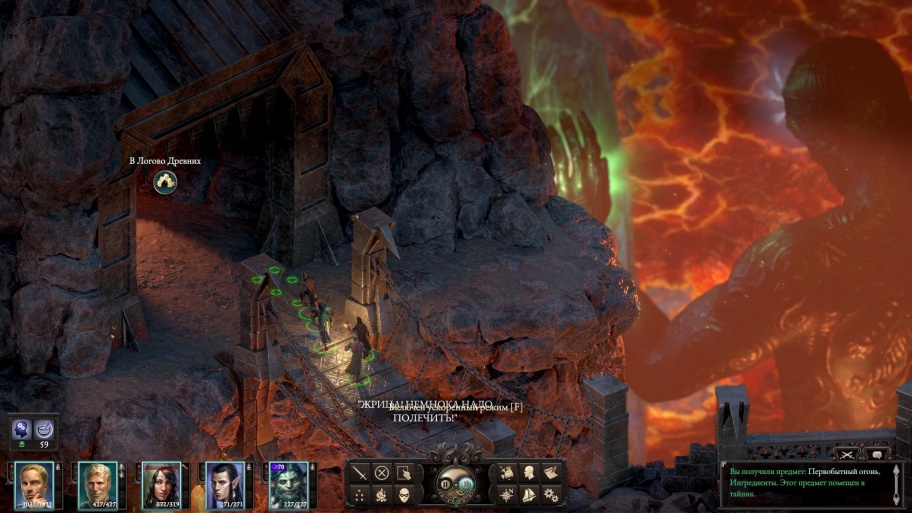Toggle fast mode with the teal arrows button
912x513 pixels.
[466, 484]
